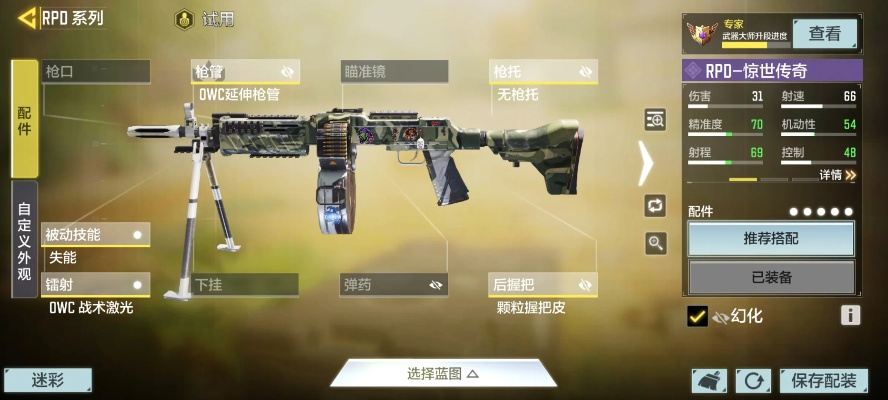
Task: Select the 枪托 stock slot
Action: (543, 72)
